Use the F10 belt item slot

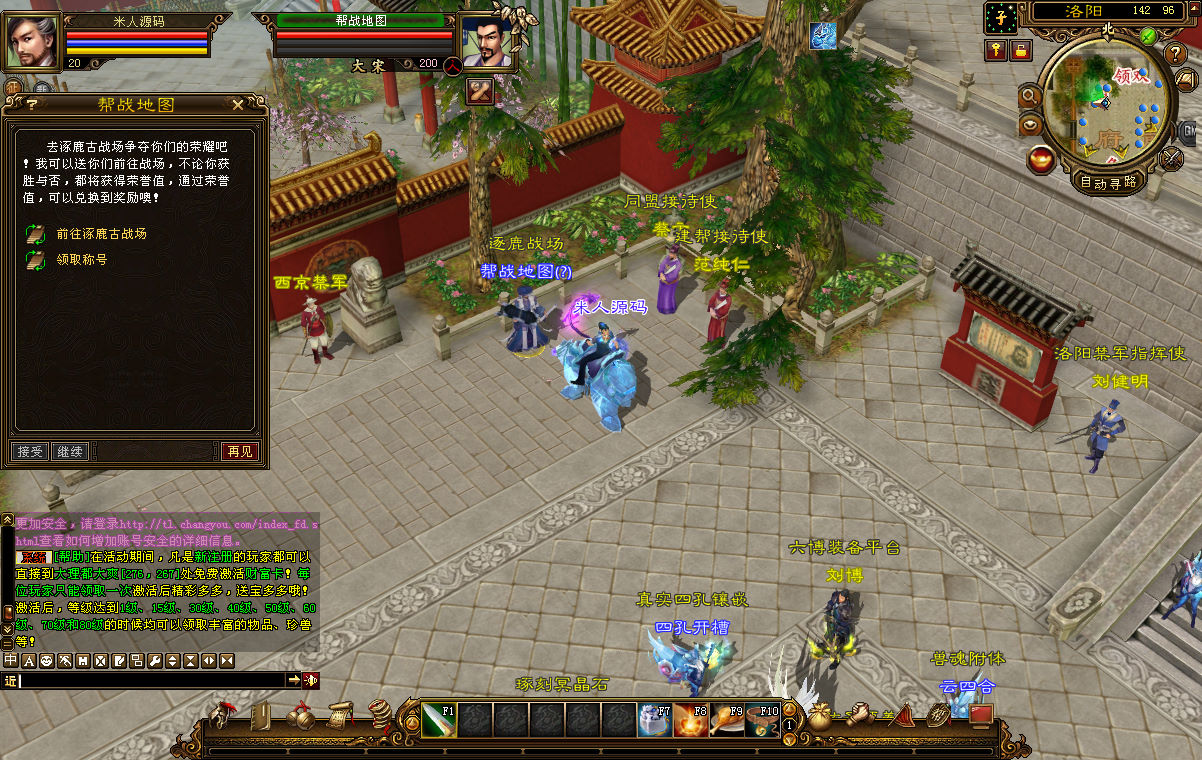[x=763, y=720]
